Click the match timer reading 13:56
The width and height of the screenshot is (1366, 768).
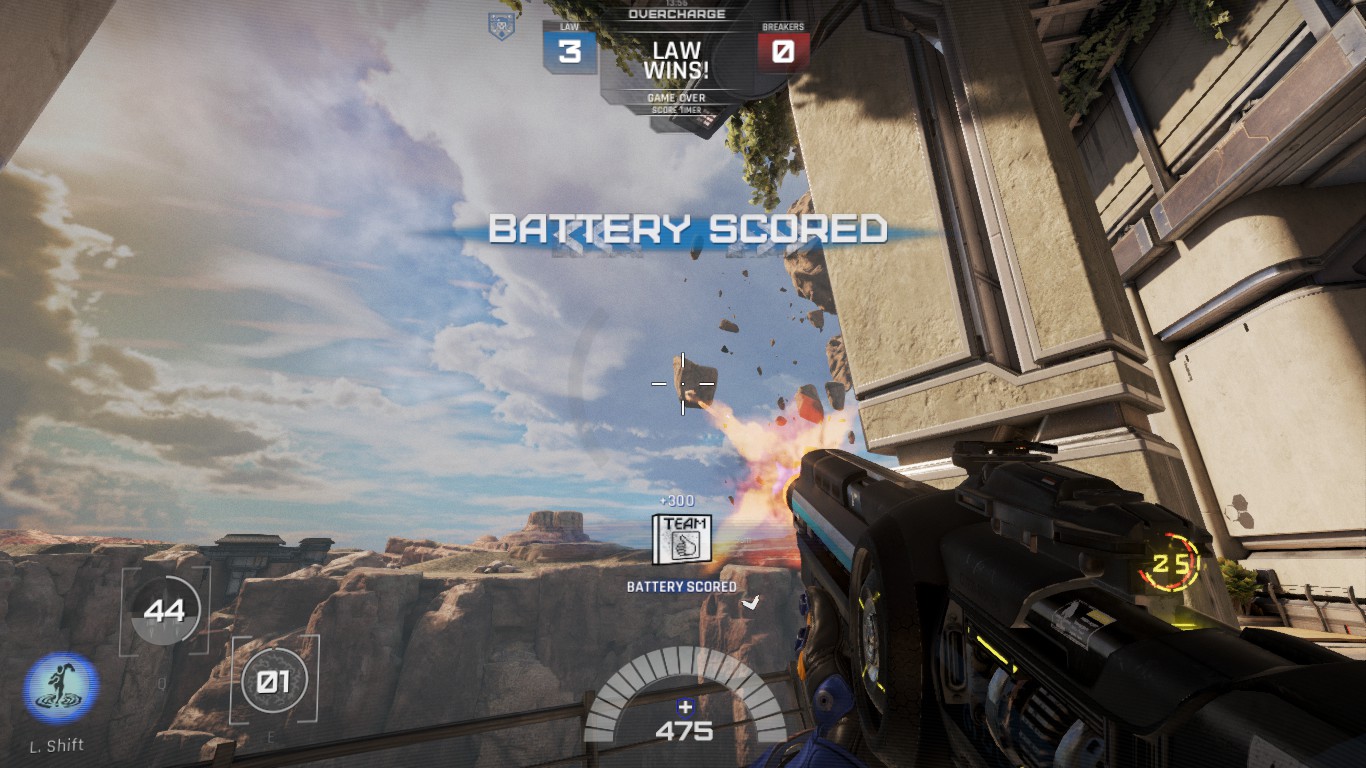[x=678, y=5]
